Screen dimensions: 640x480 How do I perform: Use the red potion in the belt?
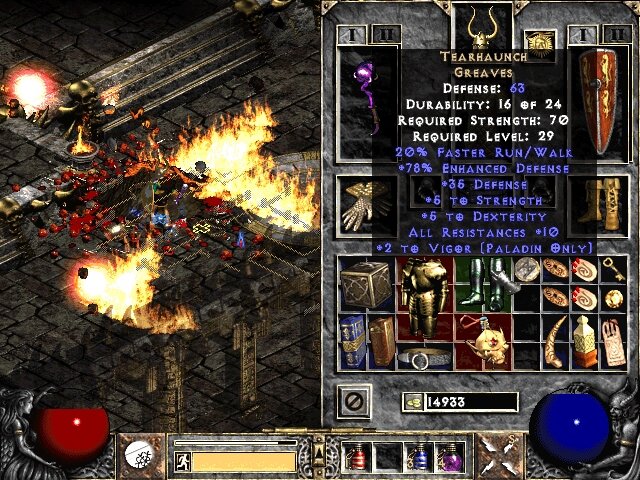click(x=356, y=457)
